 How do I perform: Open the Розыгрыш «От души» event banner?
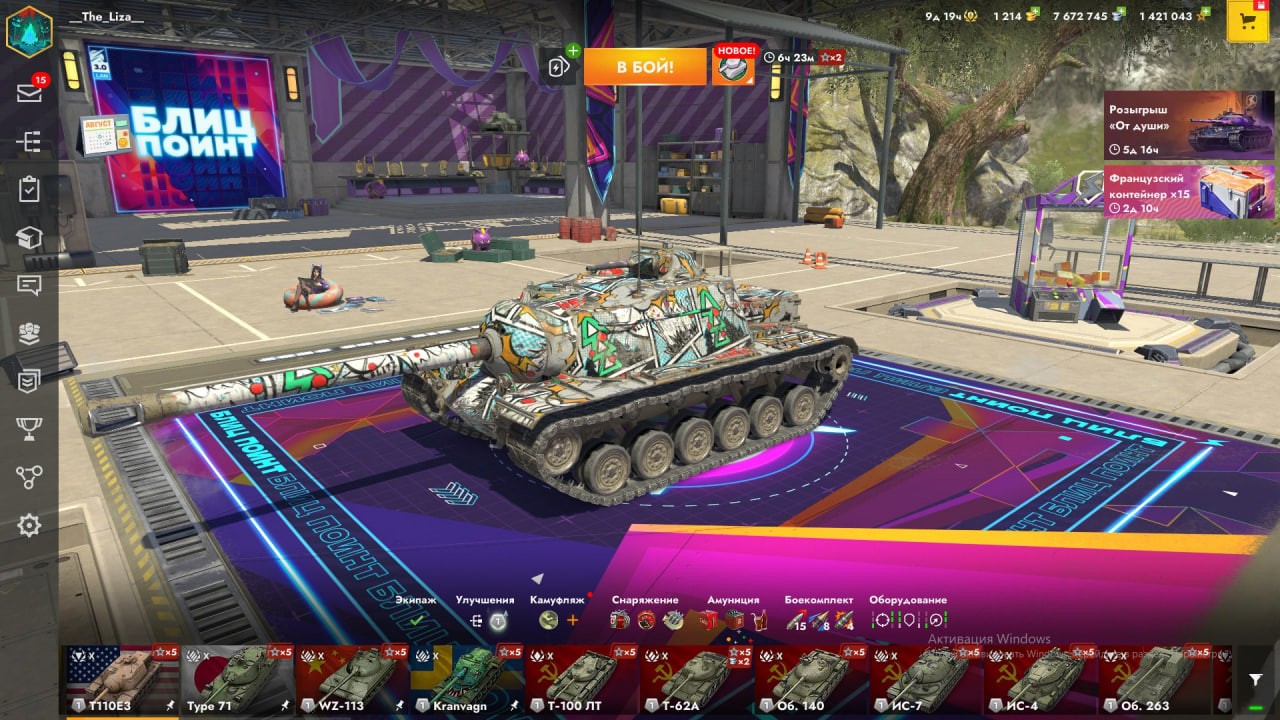(x=1189, y=126)
